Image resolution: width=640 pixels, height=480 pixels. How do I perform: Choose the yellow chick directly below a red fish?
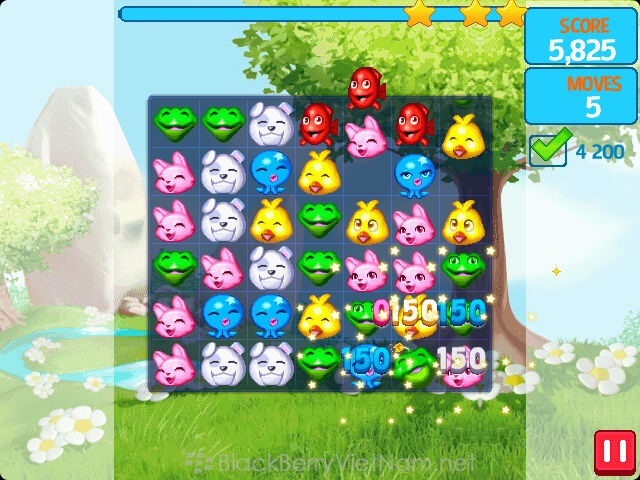pos(318,171)
